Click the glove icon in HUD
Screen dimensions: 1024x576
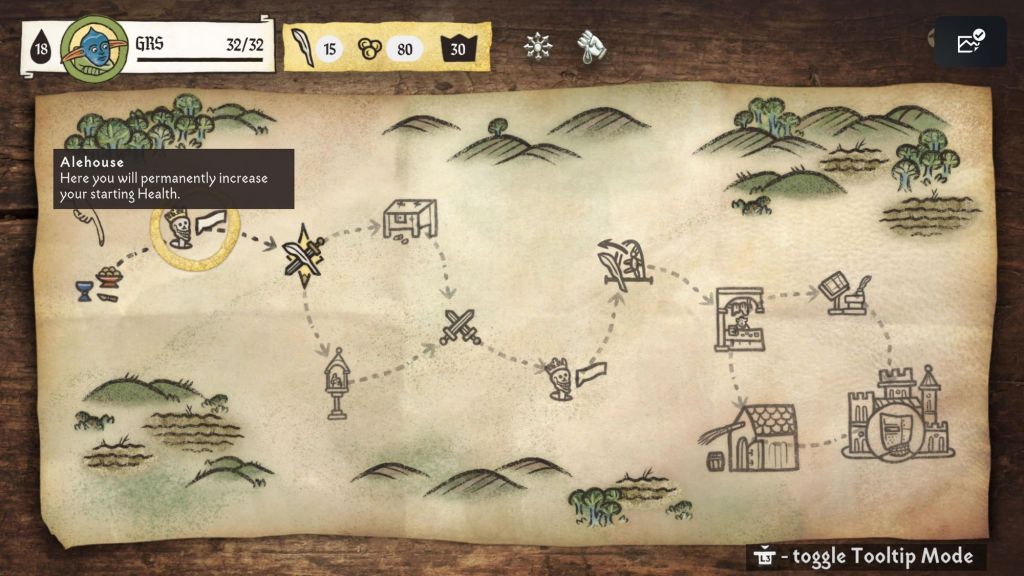click(587, 46)
